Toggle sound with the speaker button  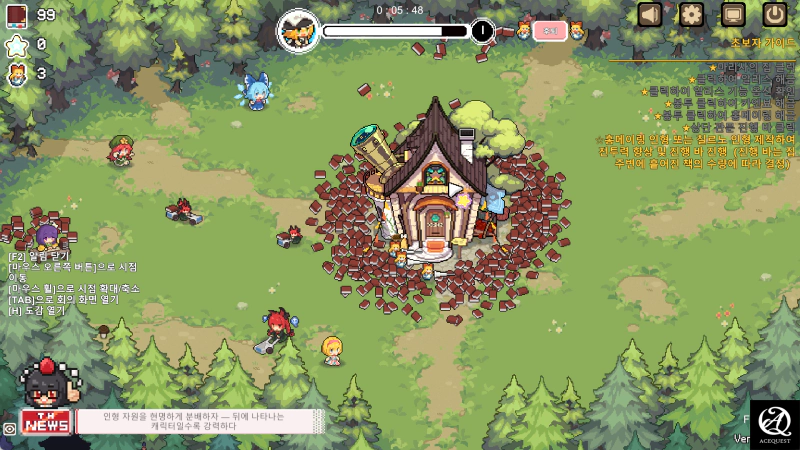[x=651, y=14]
